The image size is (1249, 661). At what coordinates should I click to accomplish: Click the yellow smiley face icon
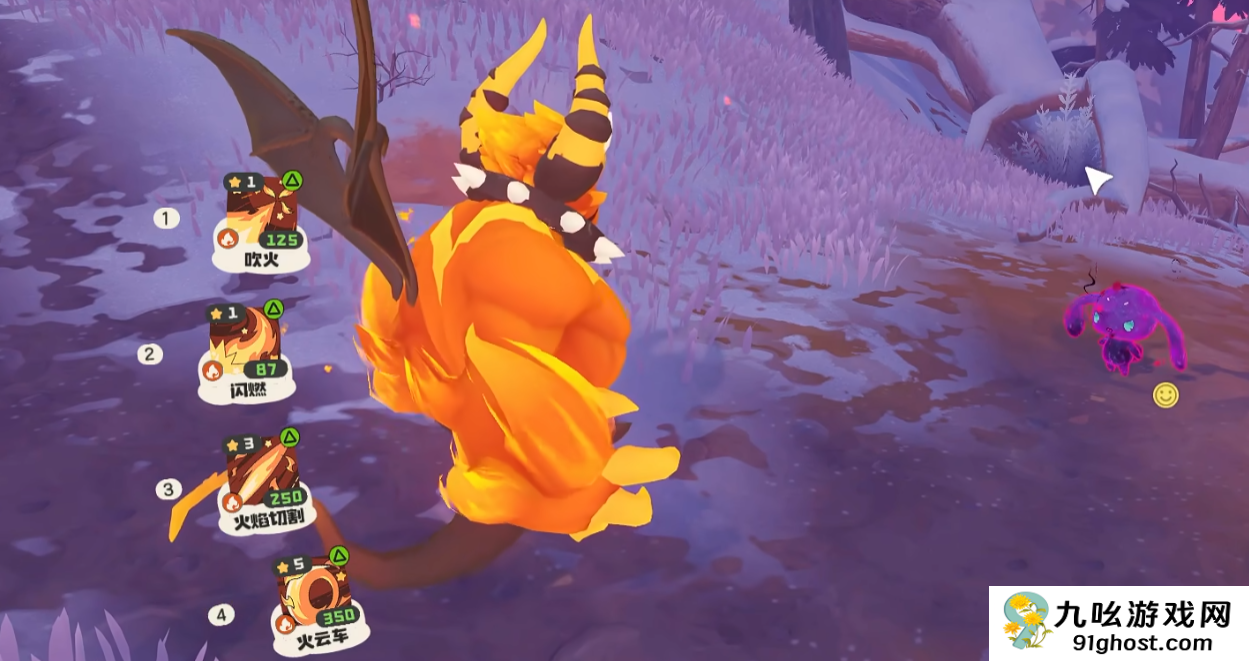(1165, 395)
